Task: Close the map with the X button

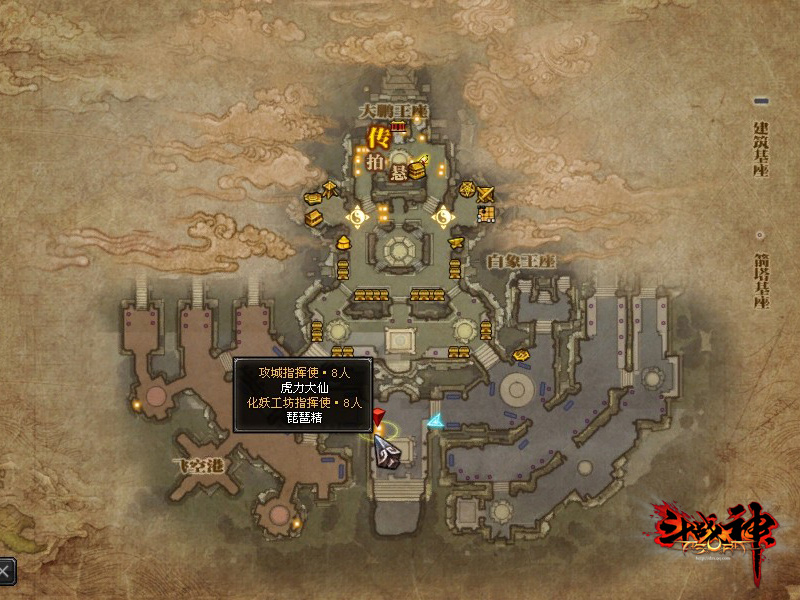Action: [5, 571]
